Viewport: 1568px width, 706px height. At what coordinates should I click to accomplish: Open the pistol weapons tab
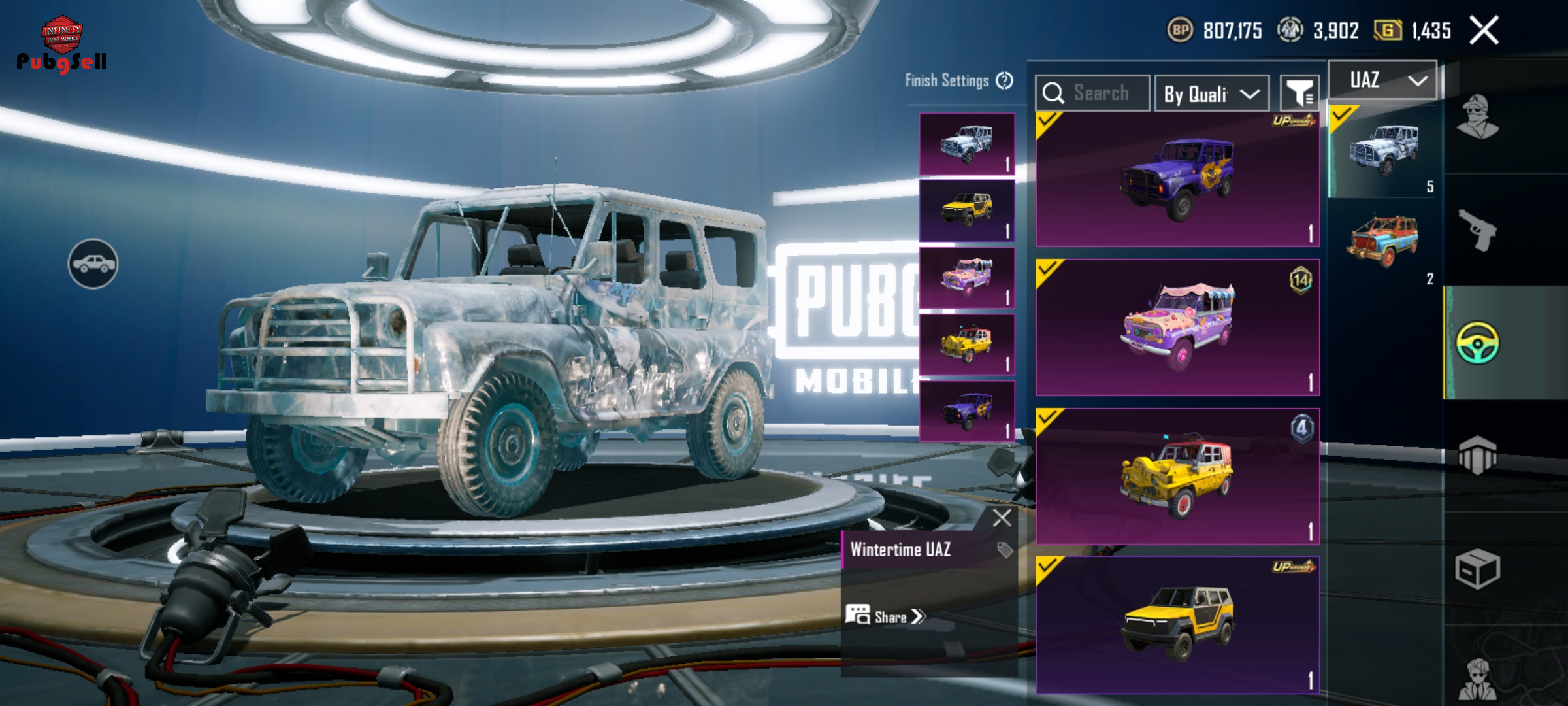(1478, 229)
